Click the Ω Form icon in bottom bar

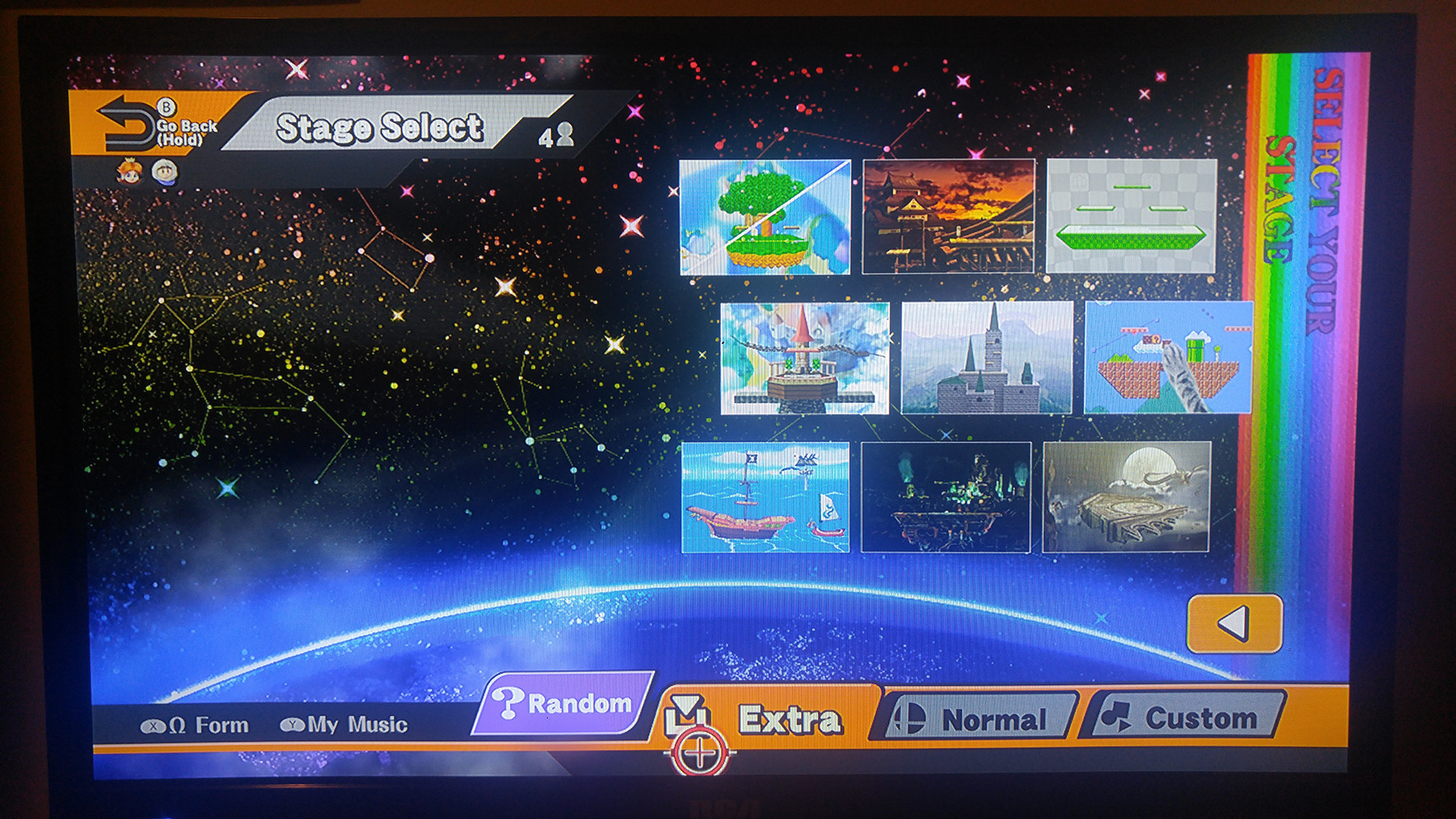coord(152,725)
